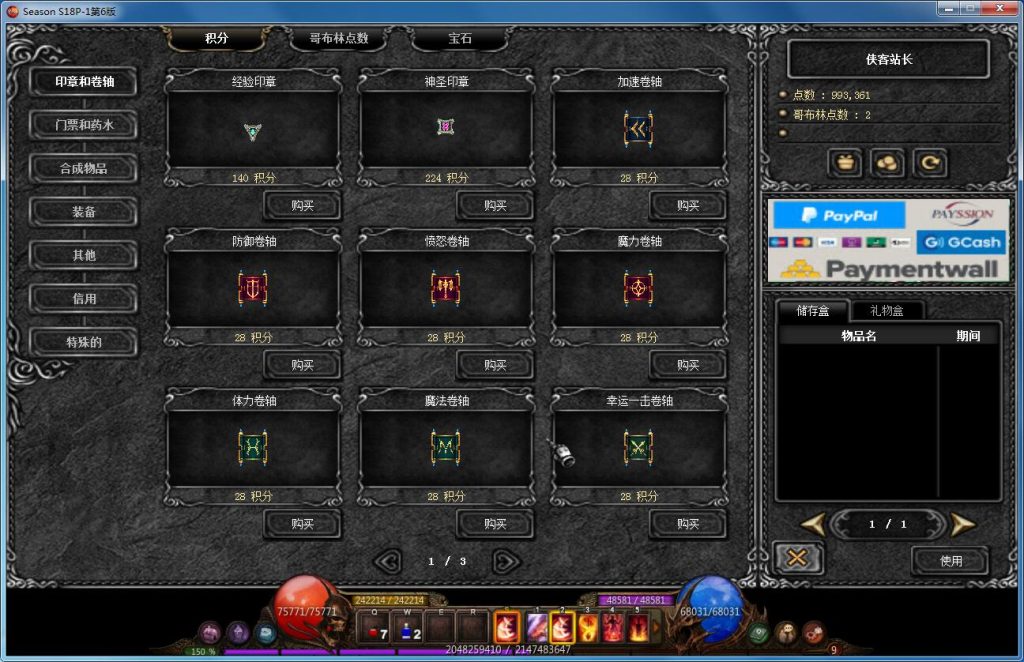Screen dimensions: 1024x662
Task: Open the 宝石 tab
Action: tap(459, 39)
